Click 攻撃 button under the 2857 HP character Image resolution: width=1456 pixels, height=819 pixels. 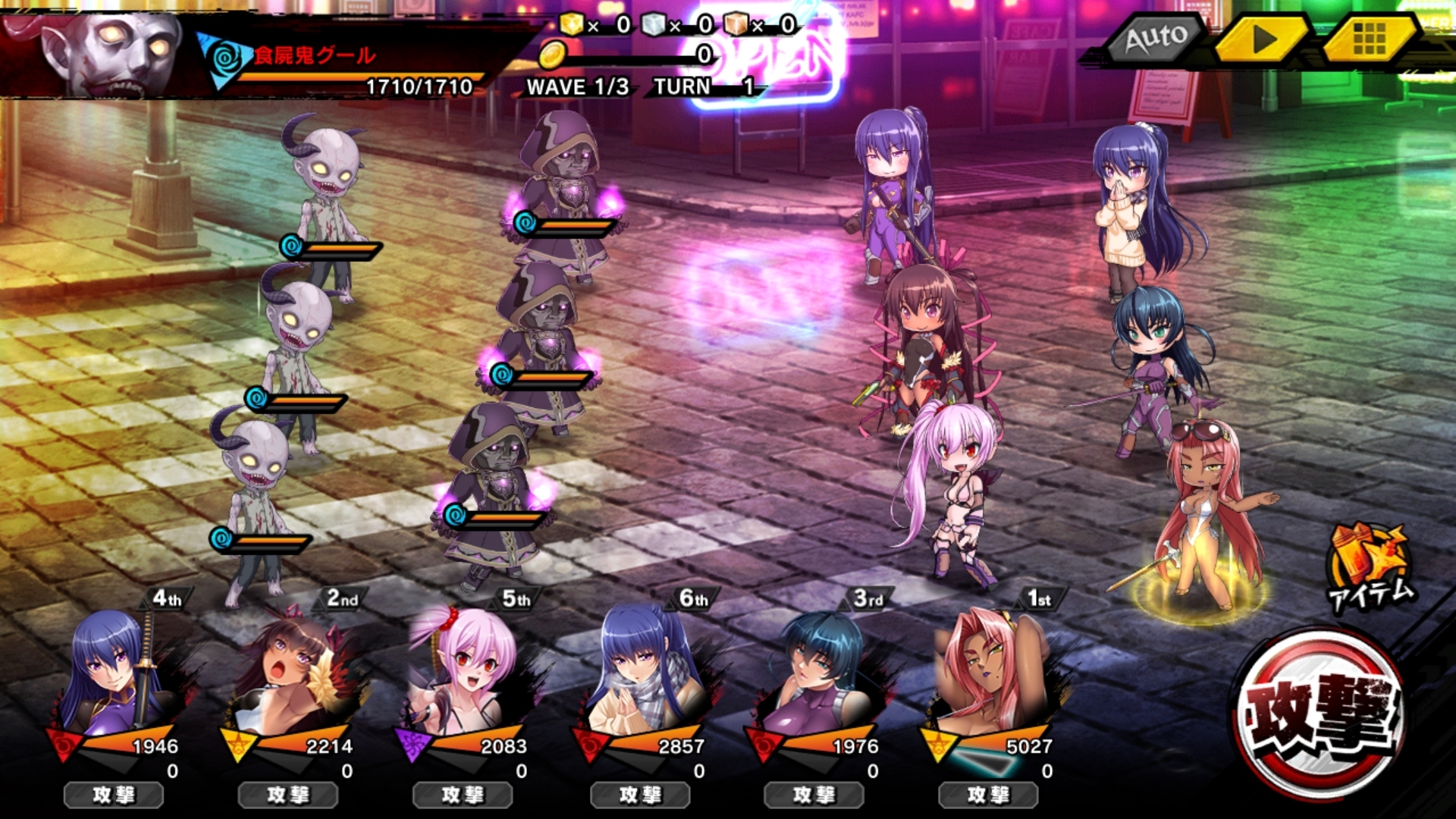(641, 795)
